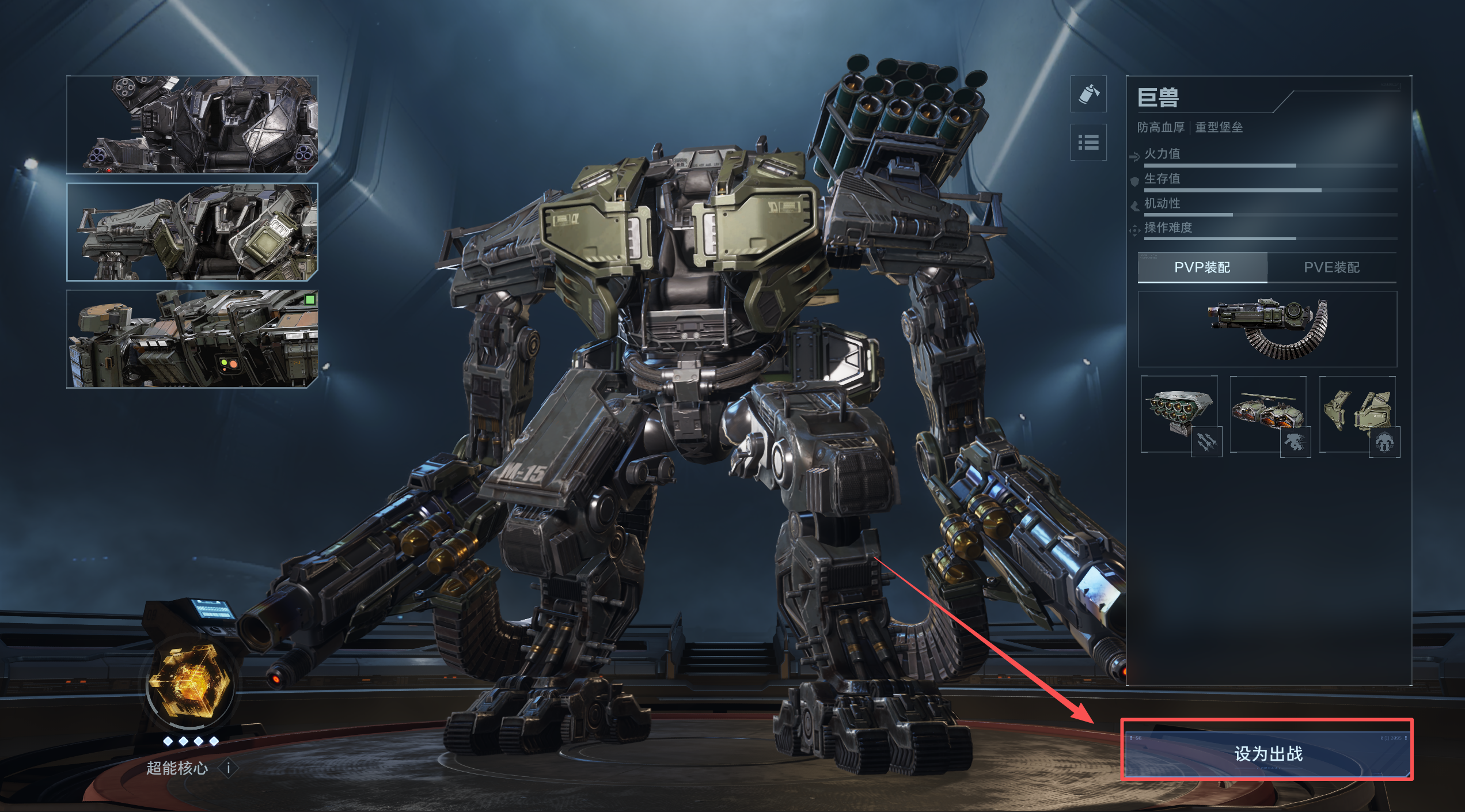This screenshot has height=812, width=1465.
Task: Select the belt-fed minigun weapon slot
Action: [1267, 329]
